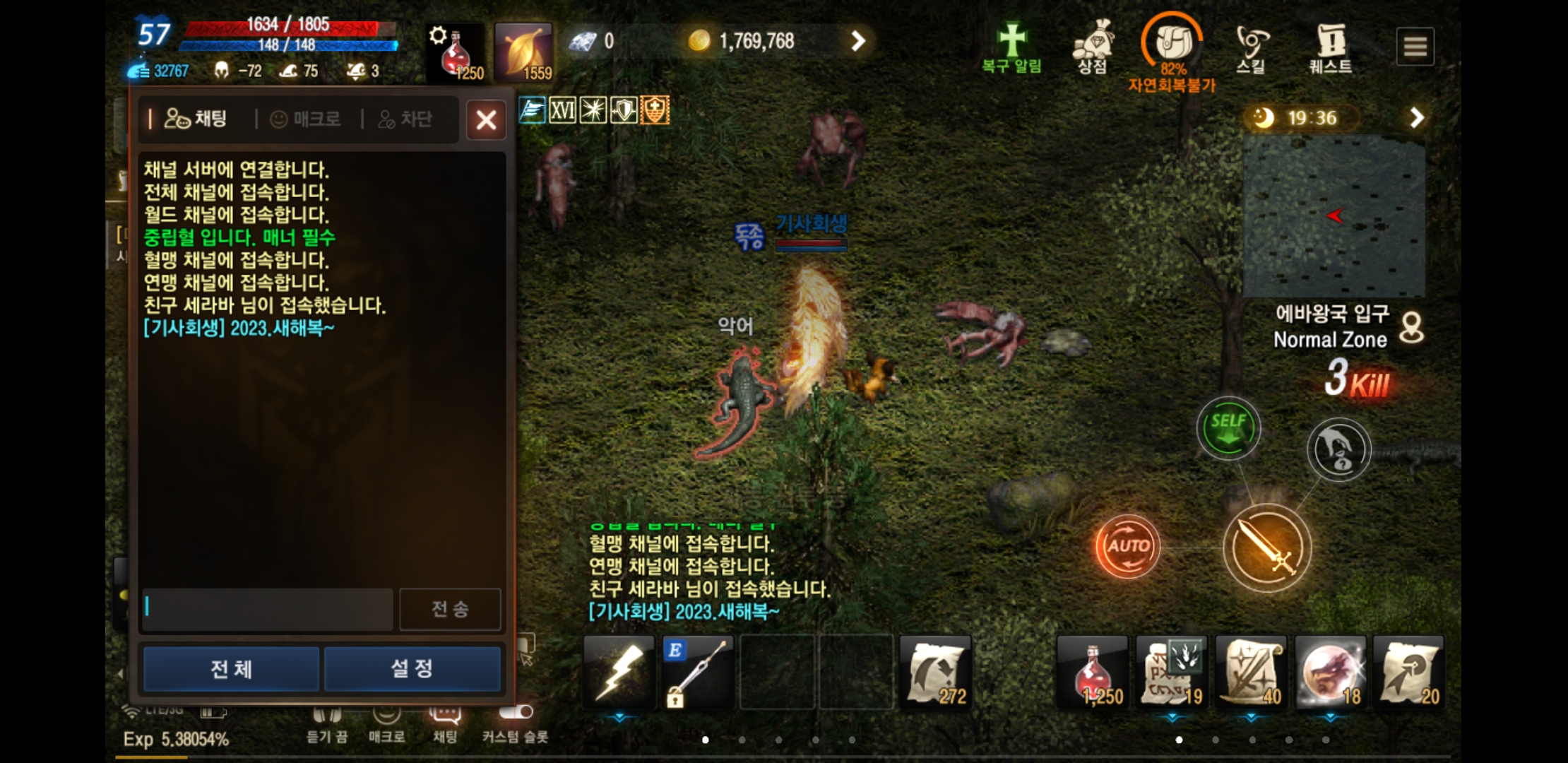Click the chat message input field
Image resolution: width=1568 pixels, height=763 pixels.
point(267,608)
